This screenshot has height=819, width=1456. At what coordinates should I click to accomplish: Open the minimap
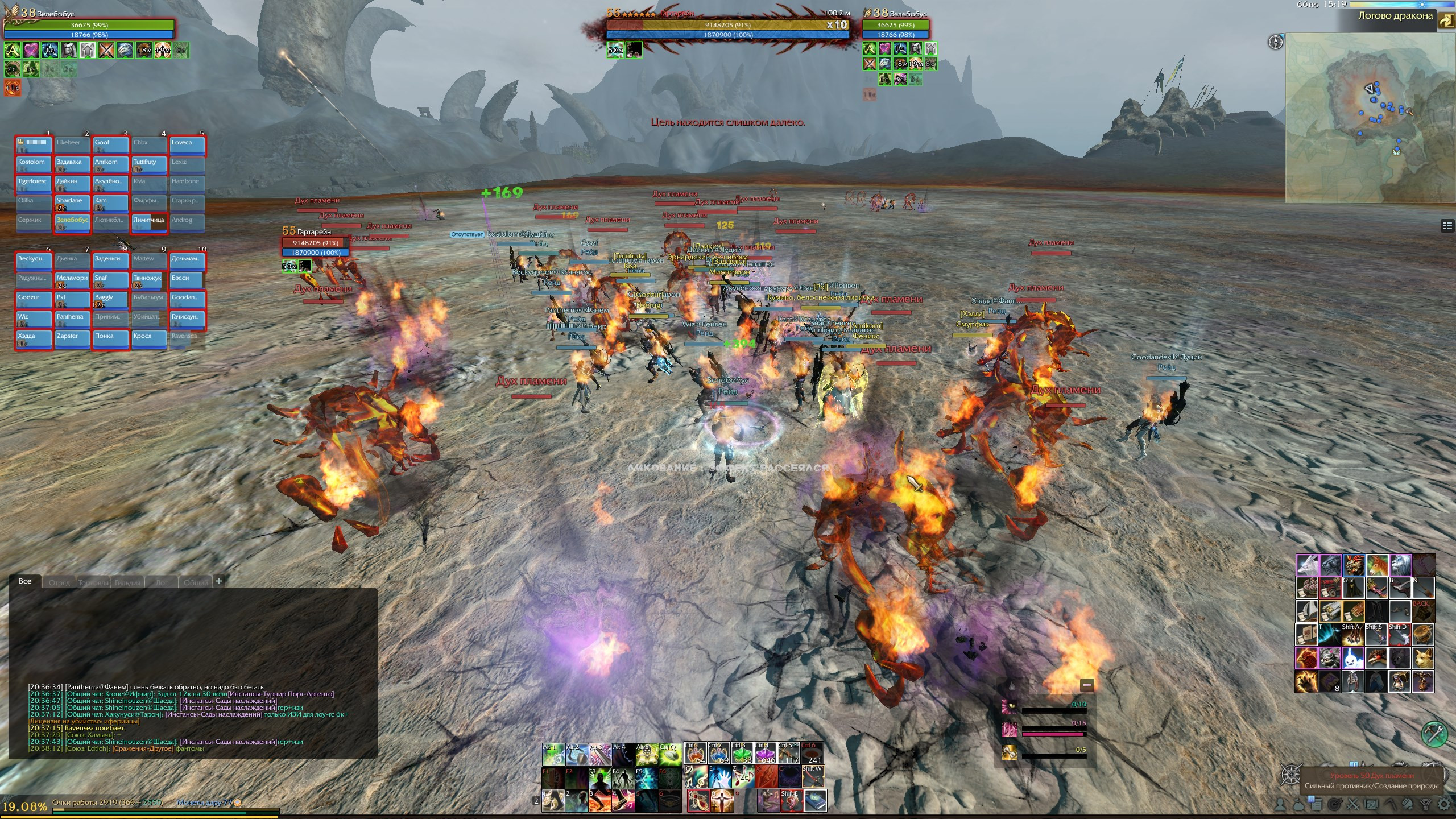coord(1370,117)
